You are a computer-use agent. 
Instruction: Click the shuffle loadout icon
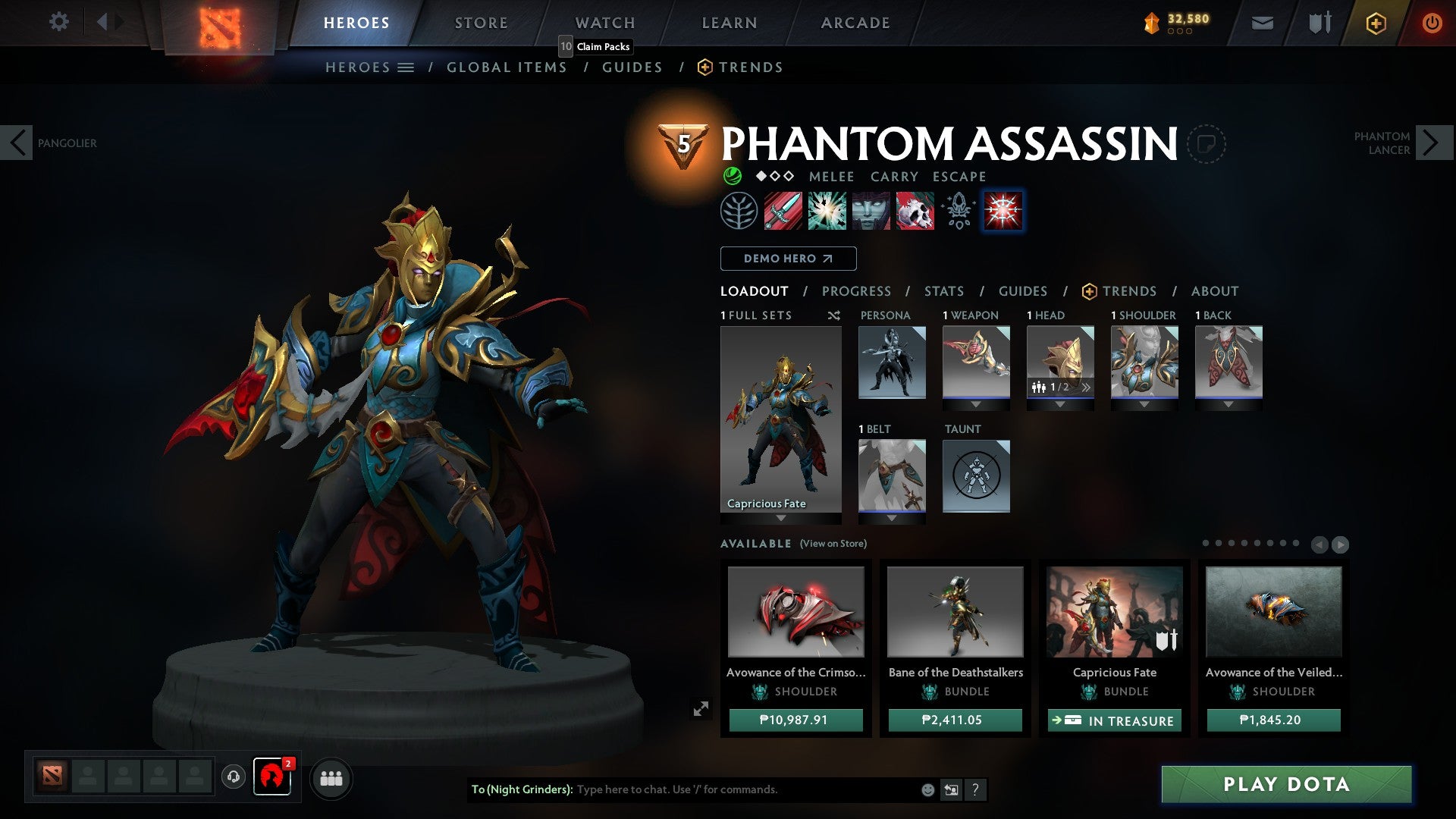834,315
